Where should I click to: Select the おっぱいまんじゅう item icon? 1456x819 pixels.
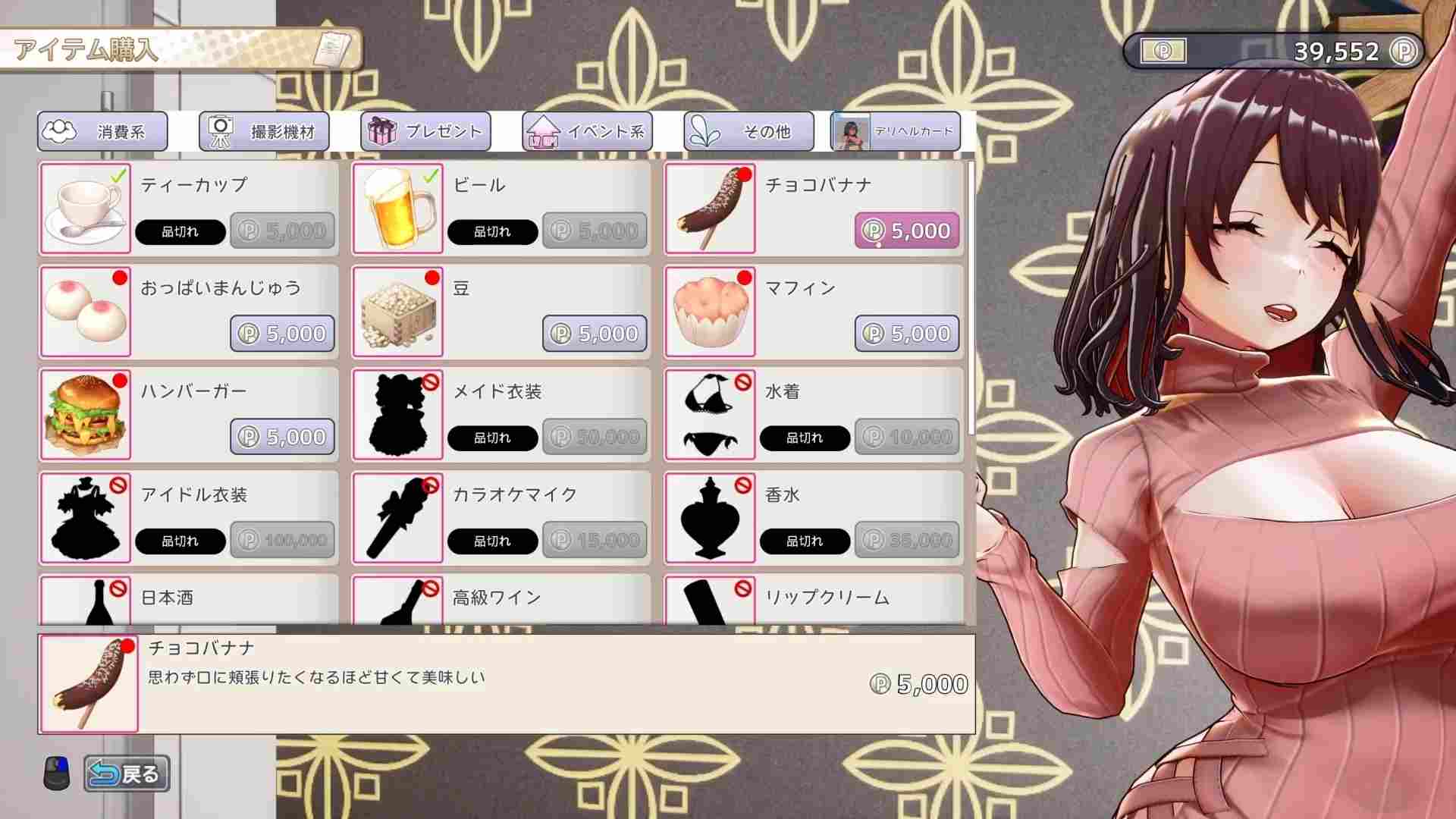(x=85, y=309)
